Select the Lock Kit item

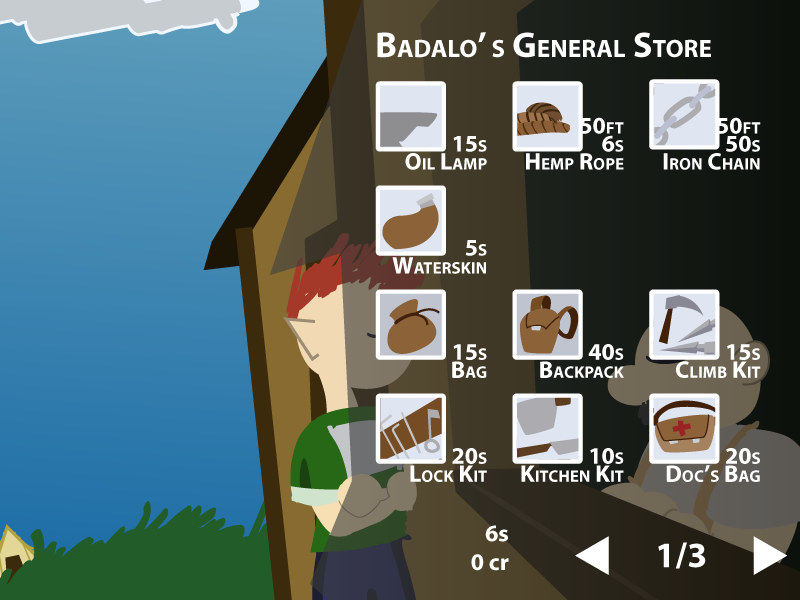(410, 429)
